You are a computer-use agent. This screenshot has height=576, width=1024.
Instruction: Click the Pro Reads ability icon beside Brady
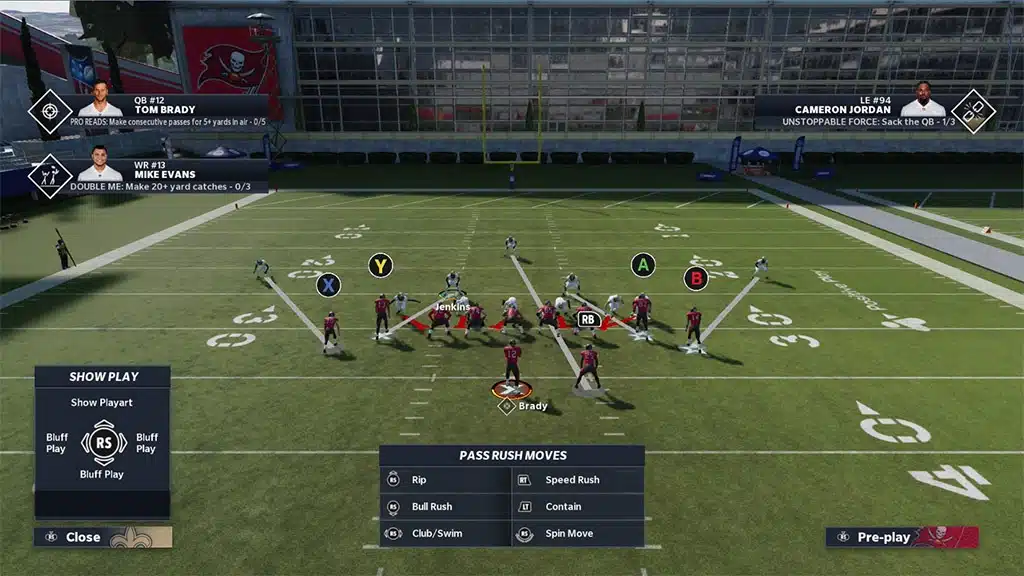(x=49, y=111)
